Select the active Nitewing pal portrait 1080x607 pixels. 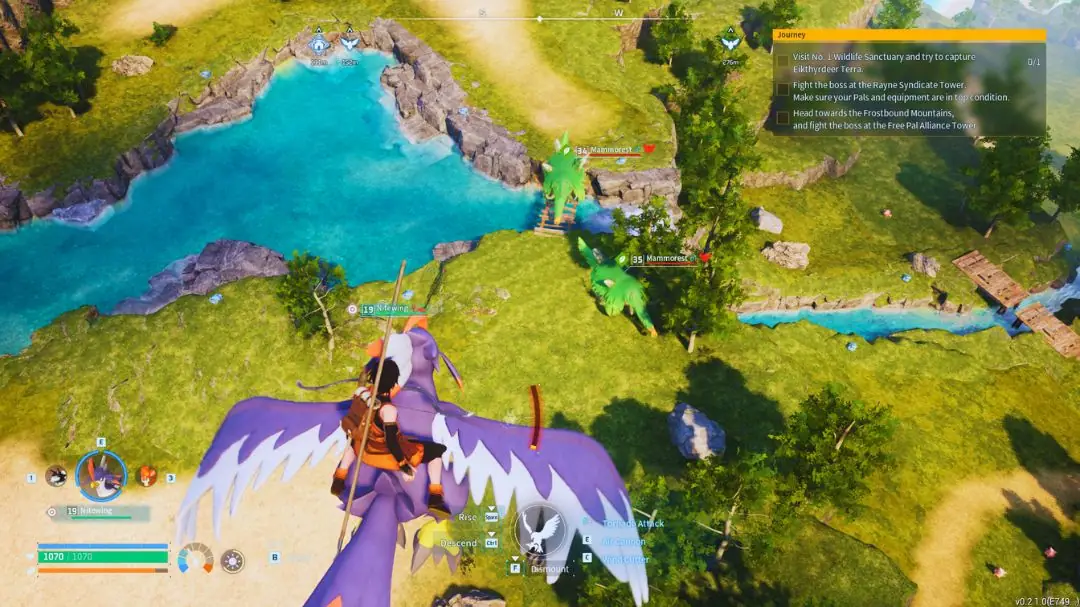[101, 474]
